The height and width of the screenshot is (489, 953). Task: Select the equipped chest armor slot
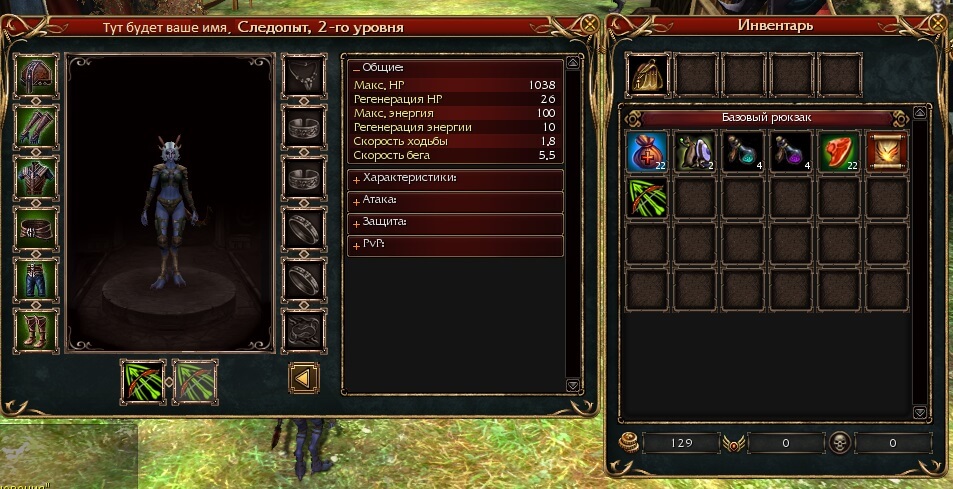coord(37,177)
